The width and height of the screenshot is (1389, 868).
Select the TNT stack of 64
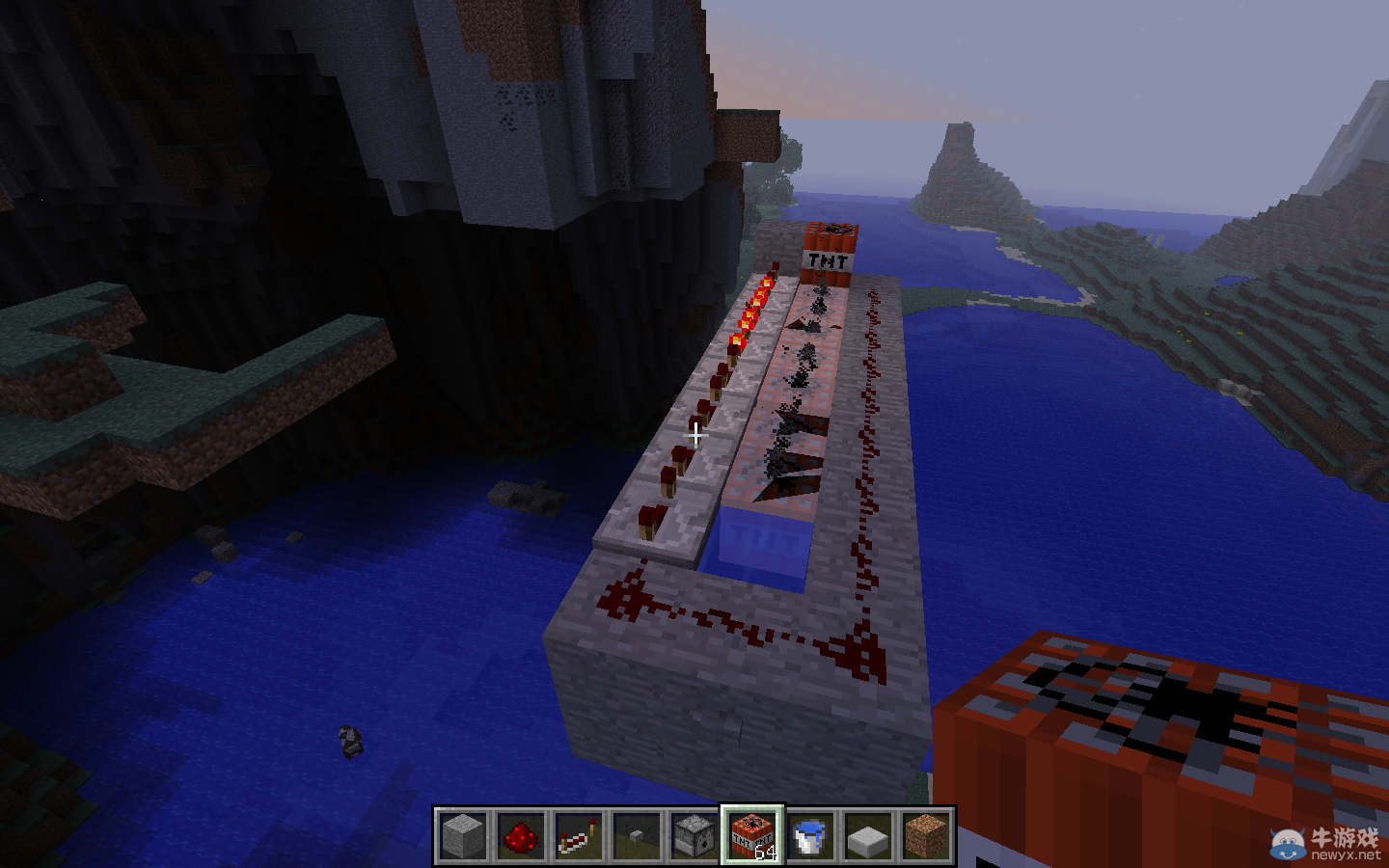coord(752,835)
